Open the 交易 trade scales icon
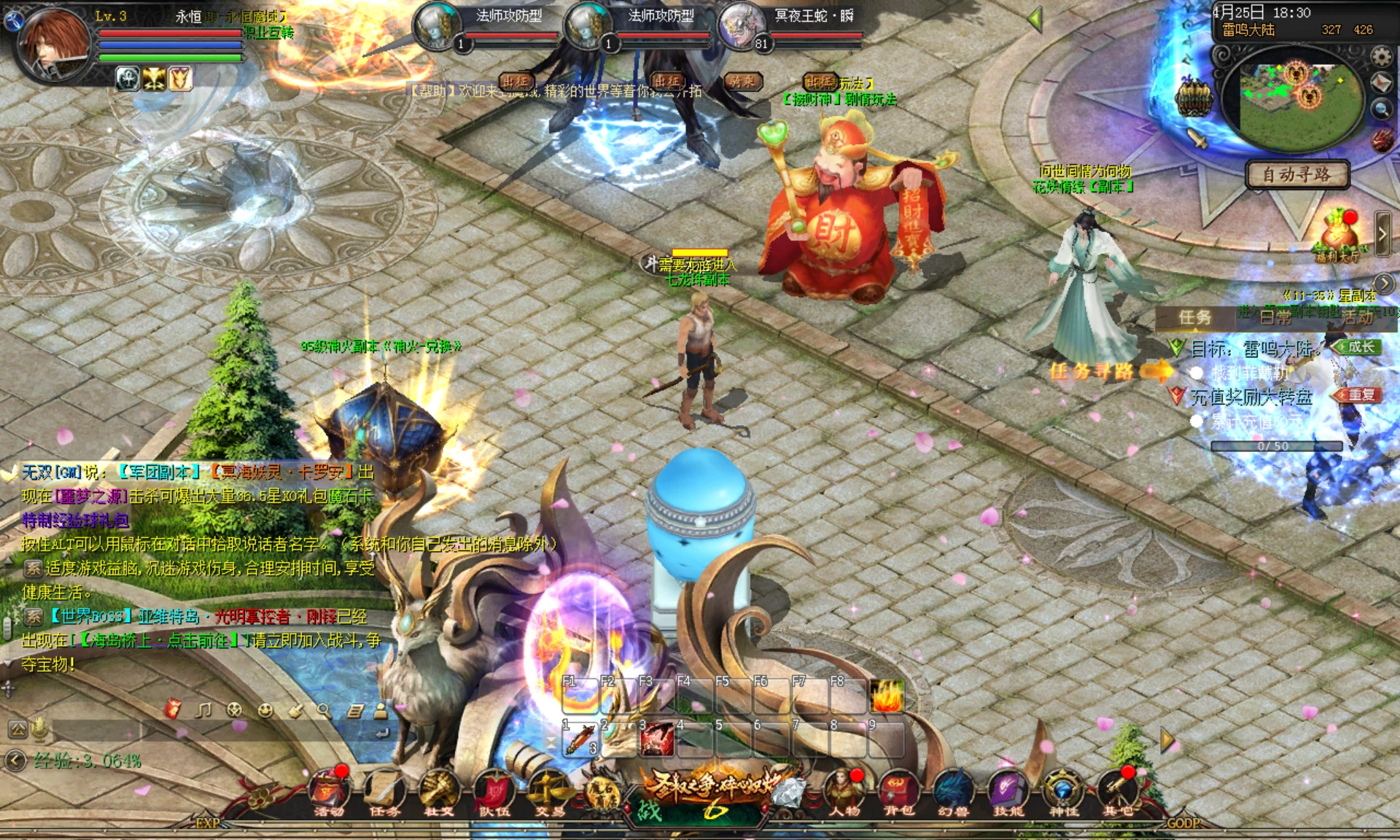The width and height of the screenshot is (1400, 840). click(549, 791)
